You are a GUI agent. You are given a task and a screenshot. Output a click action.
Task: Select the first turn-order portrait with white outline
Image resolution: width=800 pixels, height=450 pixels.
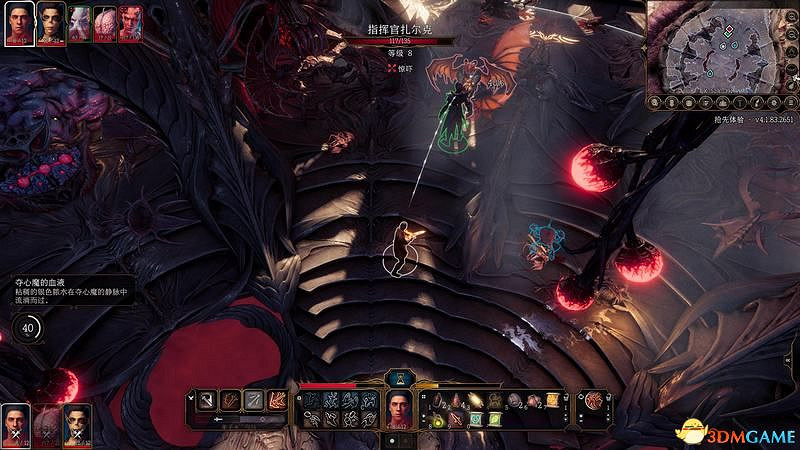(20, 25)
